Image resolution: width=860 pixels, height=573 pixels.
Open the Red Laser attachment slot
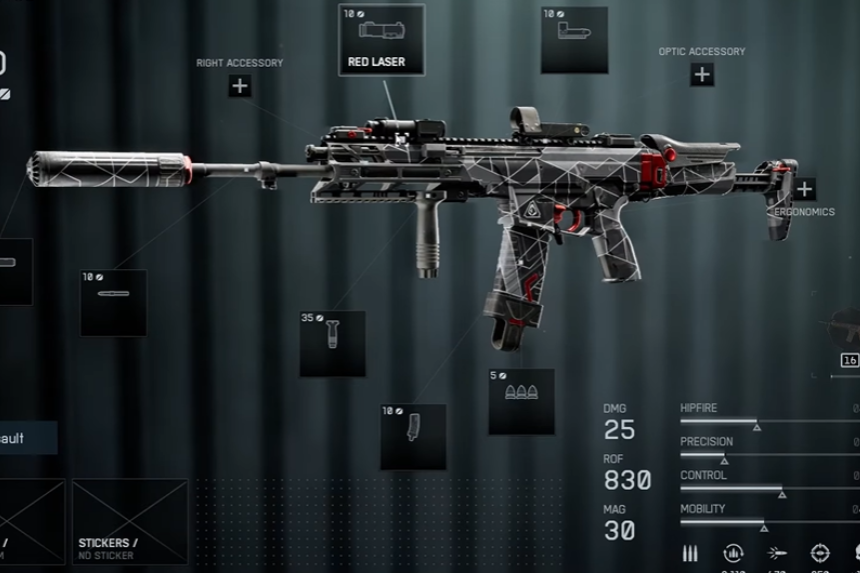point(381,40)
